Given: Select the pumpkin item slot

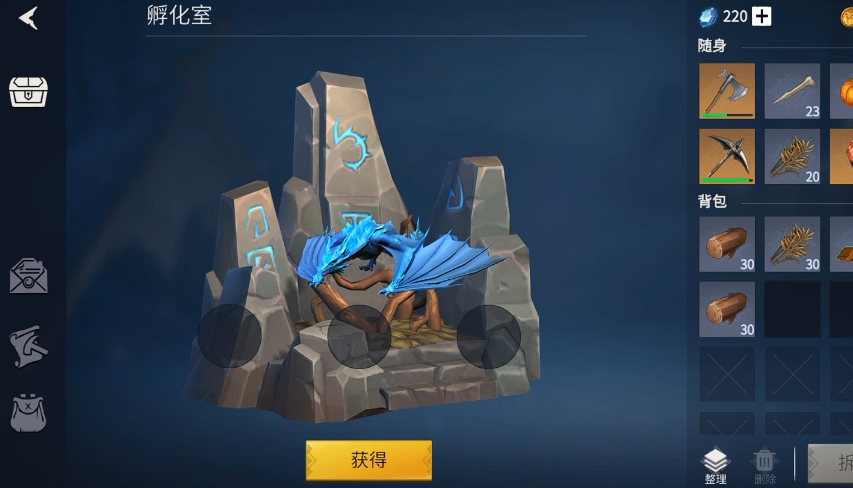Looking at the screenshot, I should pyautogui.click(x=842, y=91).
